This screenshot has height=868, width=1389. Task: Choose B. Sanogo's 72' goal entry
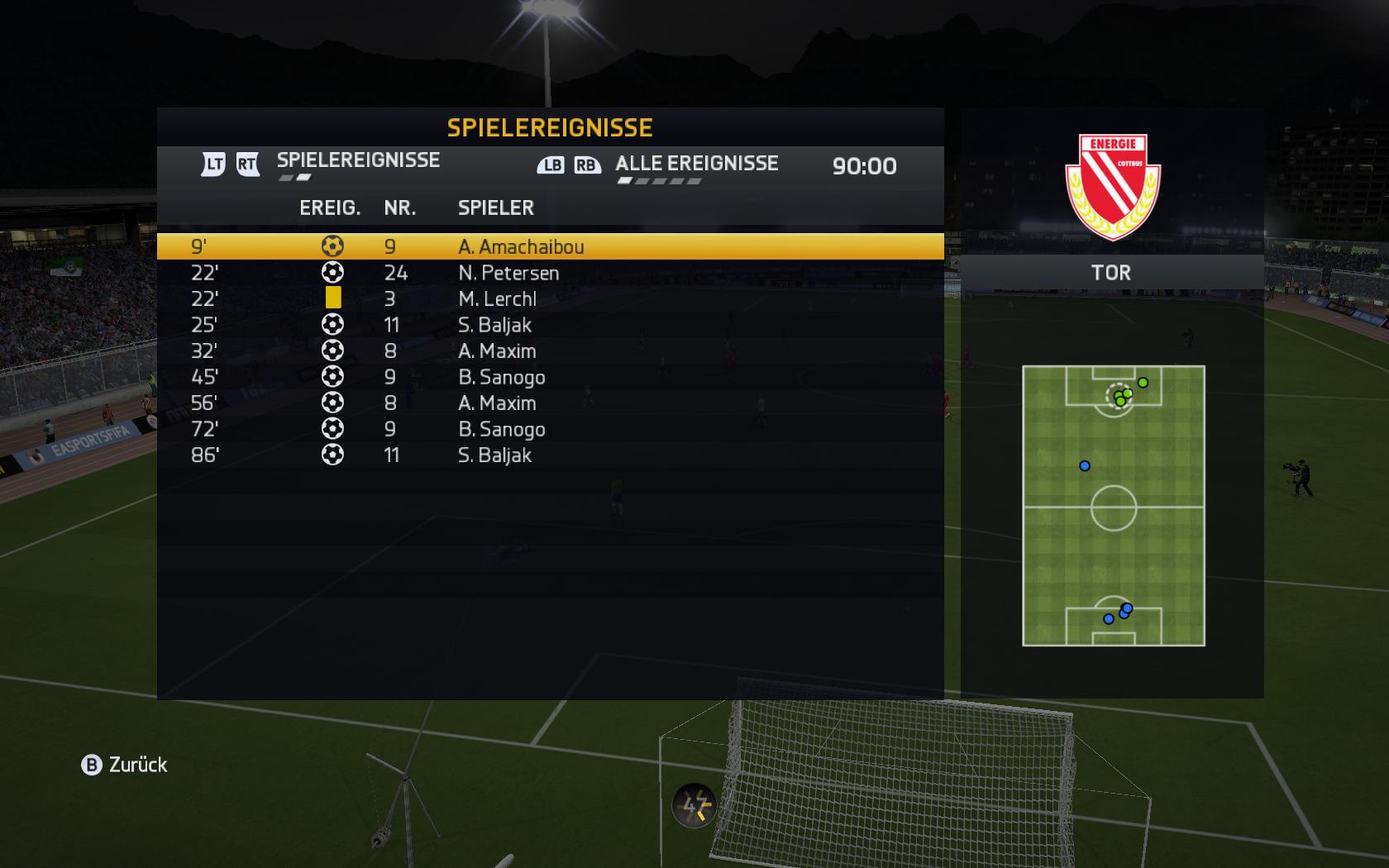[550, 429]
